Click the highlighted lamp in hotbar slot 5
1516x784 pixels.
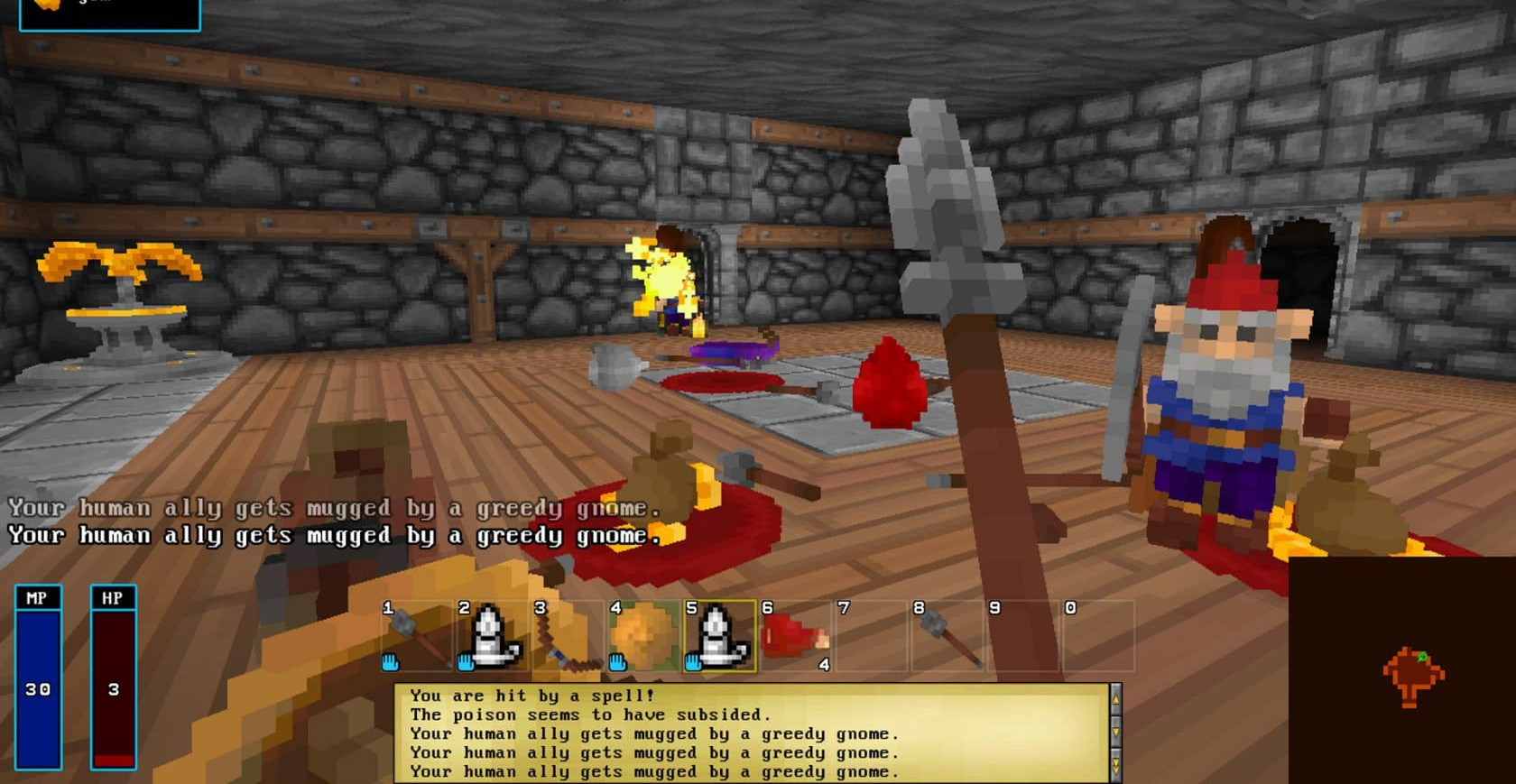(x=719, y=636)
